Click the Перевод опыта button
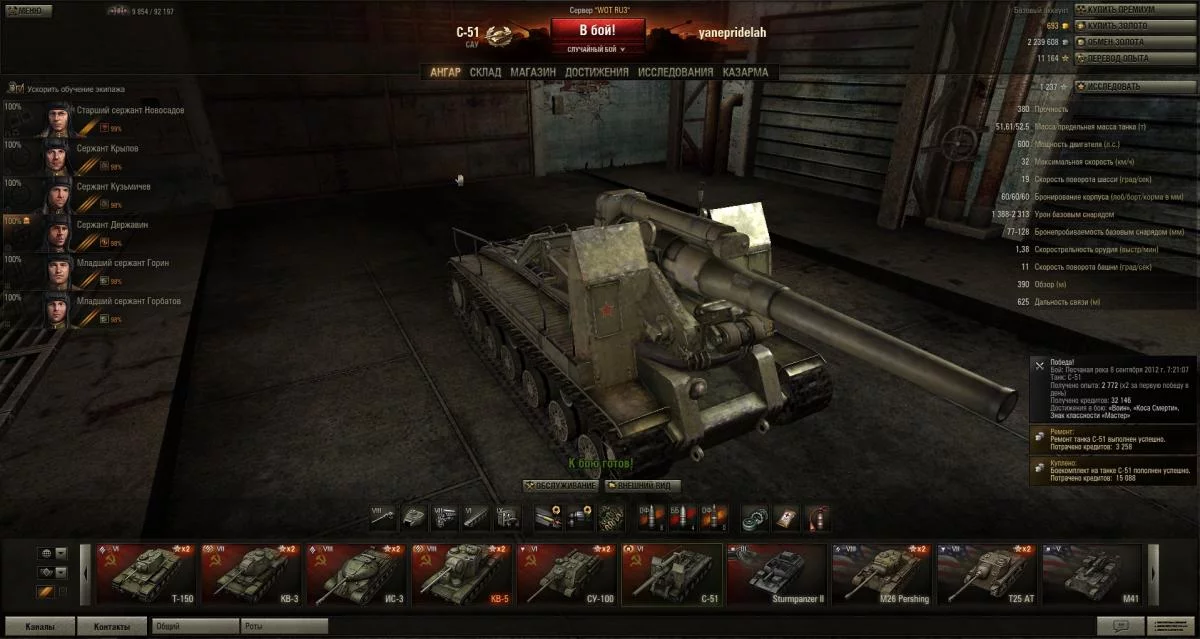The width and height of the screenshot is (1200, 639). pyautogui.click(x=1134, y=58)
